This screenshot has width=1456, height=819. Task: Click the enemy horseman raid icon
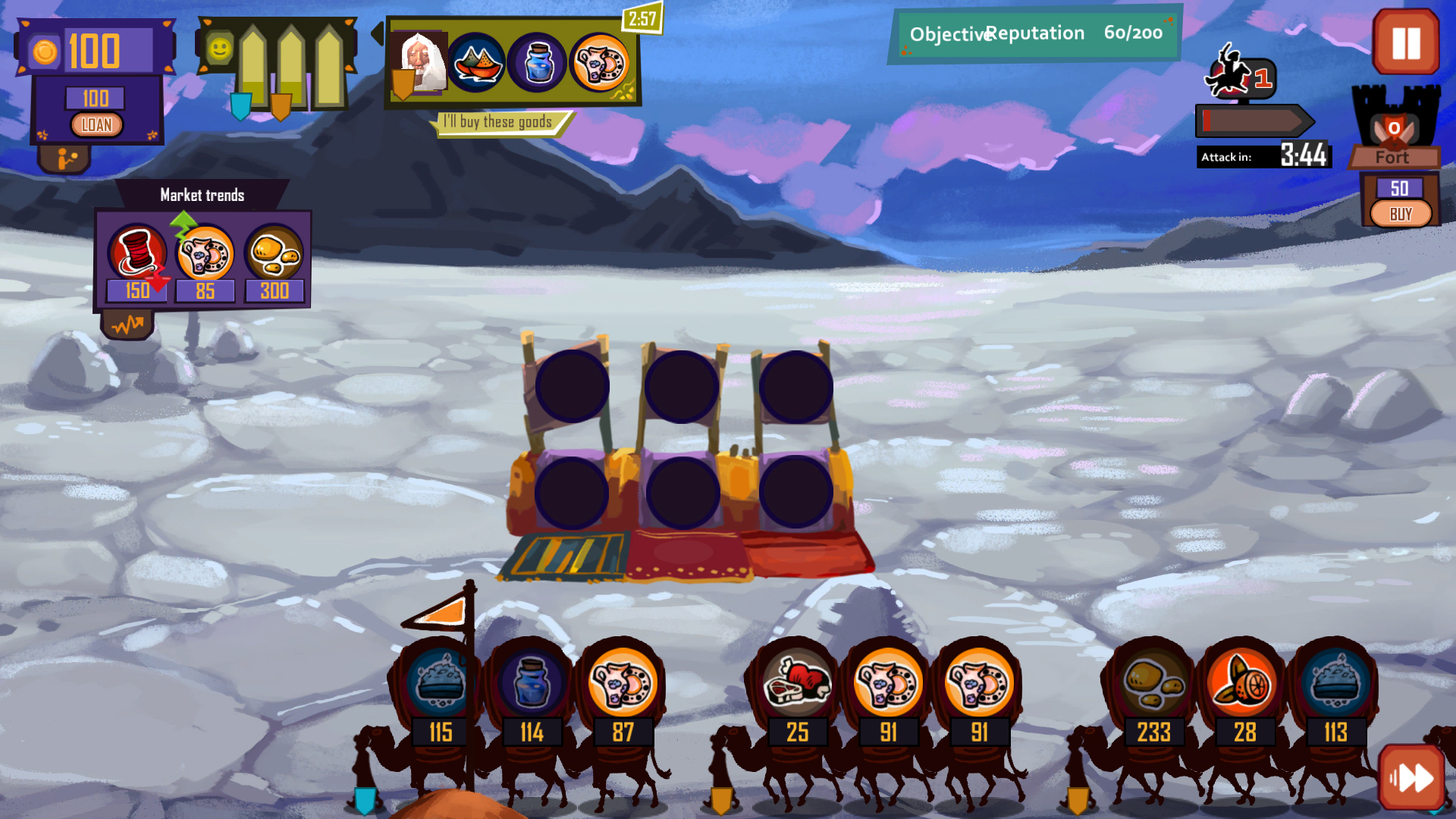pos(1230,74)
